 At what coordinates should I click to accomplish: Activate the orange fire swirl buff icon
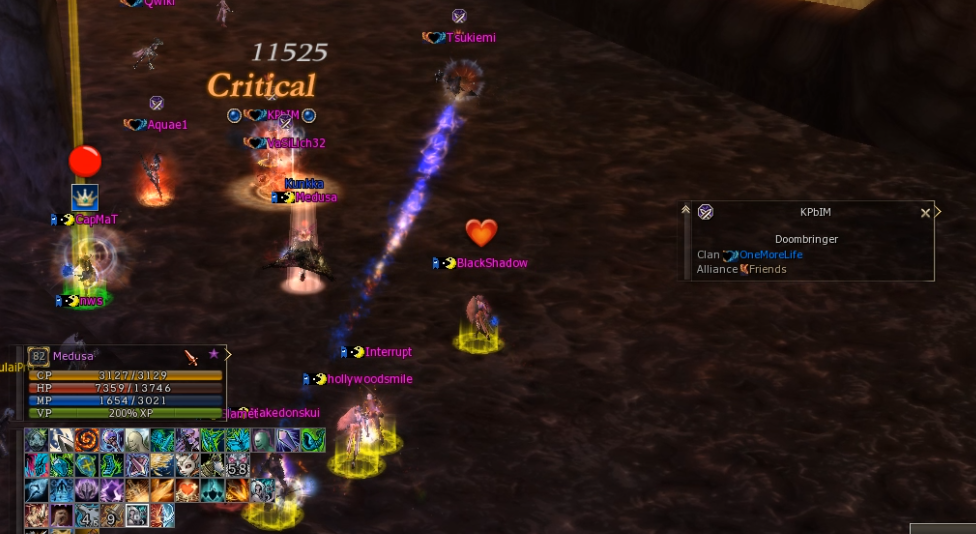click(x=87, y=440)
